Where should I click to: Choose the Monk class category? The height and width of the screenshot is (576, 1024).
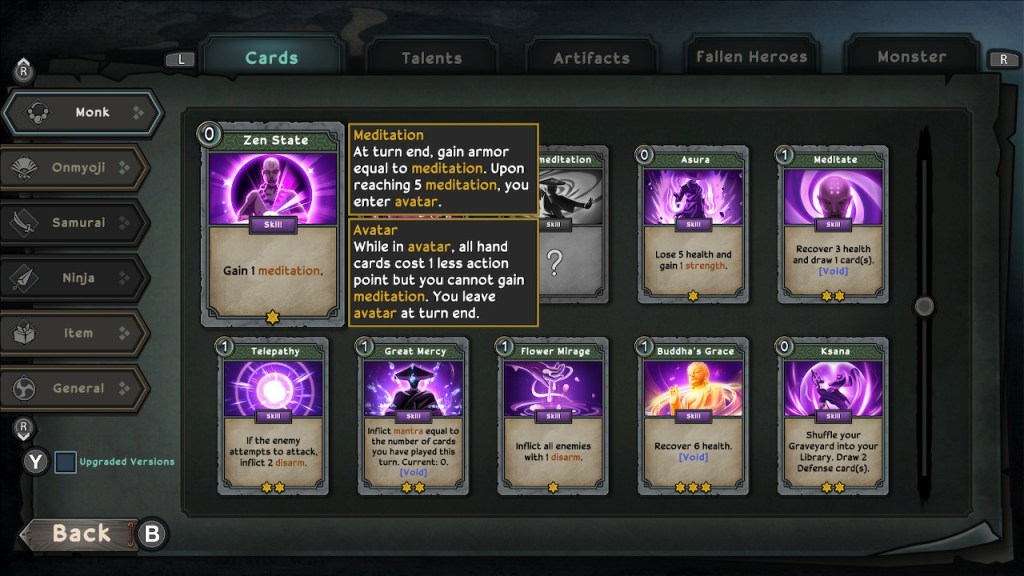82,113
